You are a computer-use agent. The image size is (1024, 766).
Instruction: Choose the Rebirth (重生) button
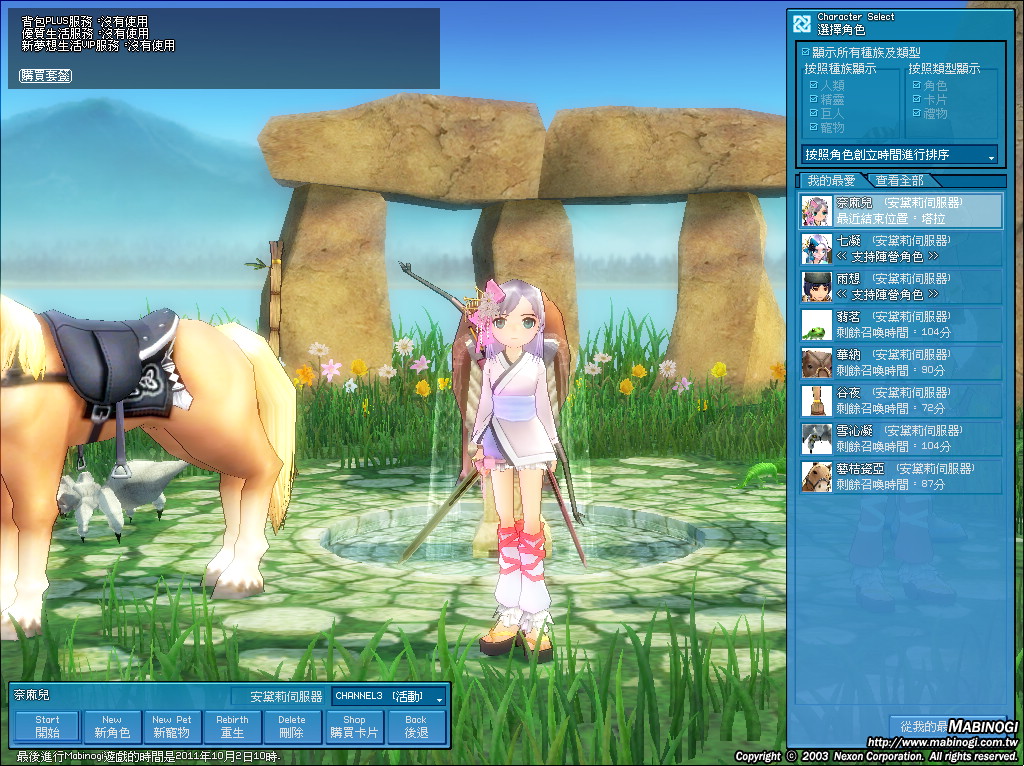click(x=232, y=727)
